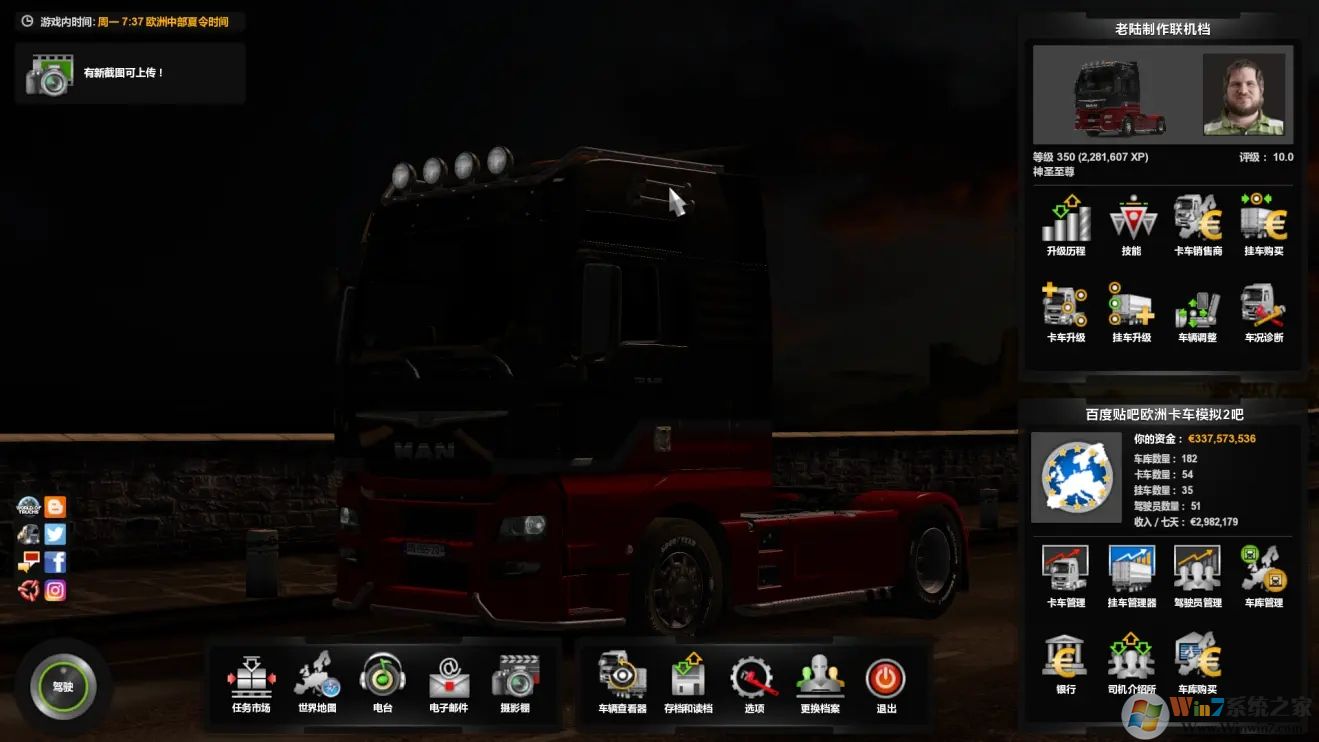Click the new screenshot upload notification
Image resolution: width=1319 pixels, height=742 pixels.
(x=128, y=73)
